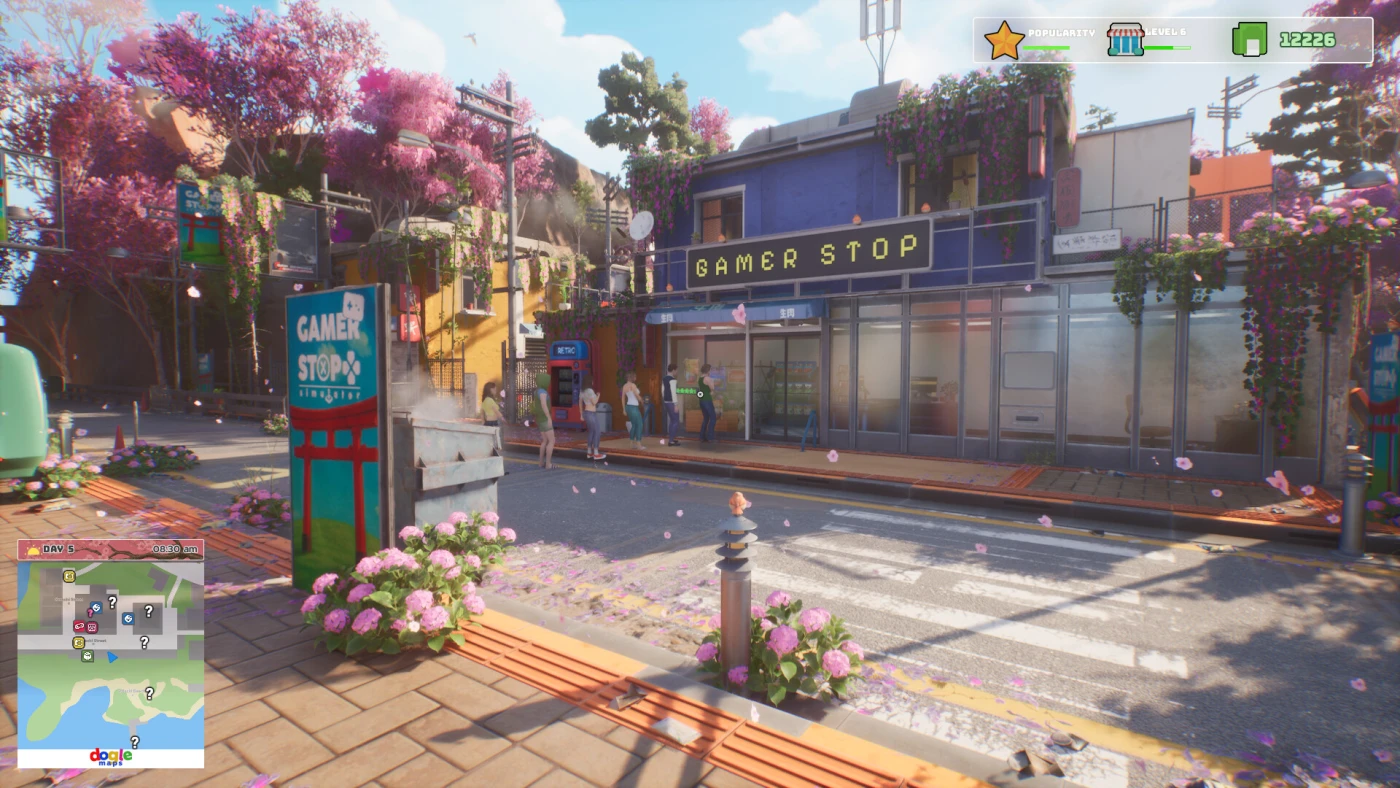Click the dogle maps logo
Image resolution: width=1400 pixels, height=788 pixels.
click(x=110, y=757)
